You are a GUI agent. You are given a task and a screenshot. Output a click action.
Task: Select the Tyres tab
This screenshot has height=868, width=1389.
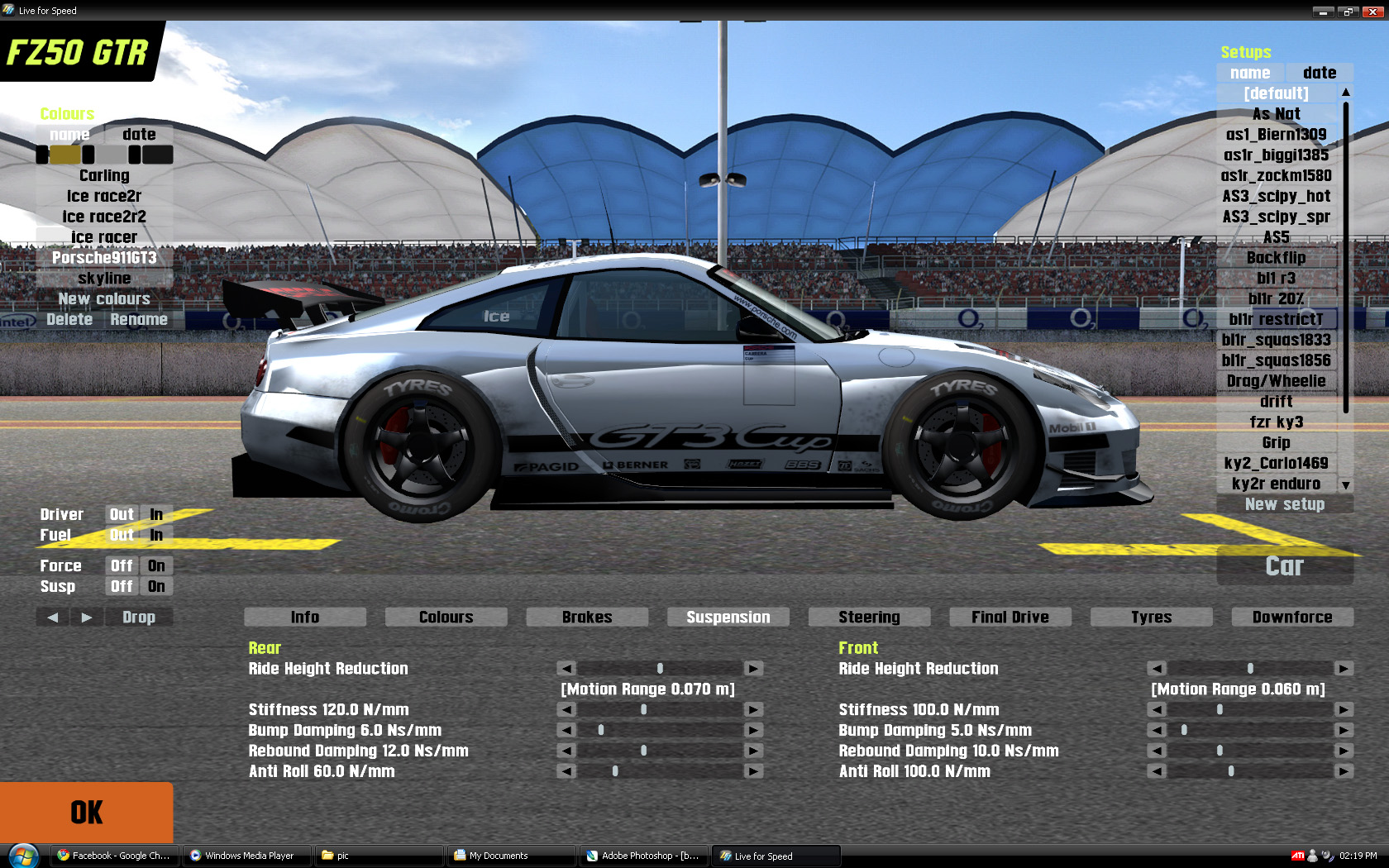click(1151, 617)
